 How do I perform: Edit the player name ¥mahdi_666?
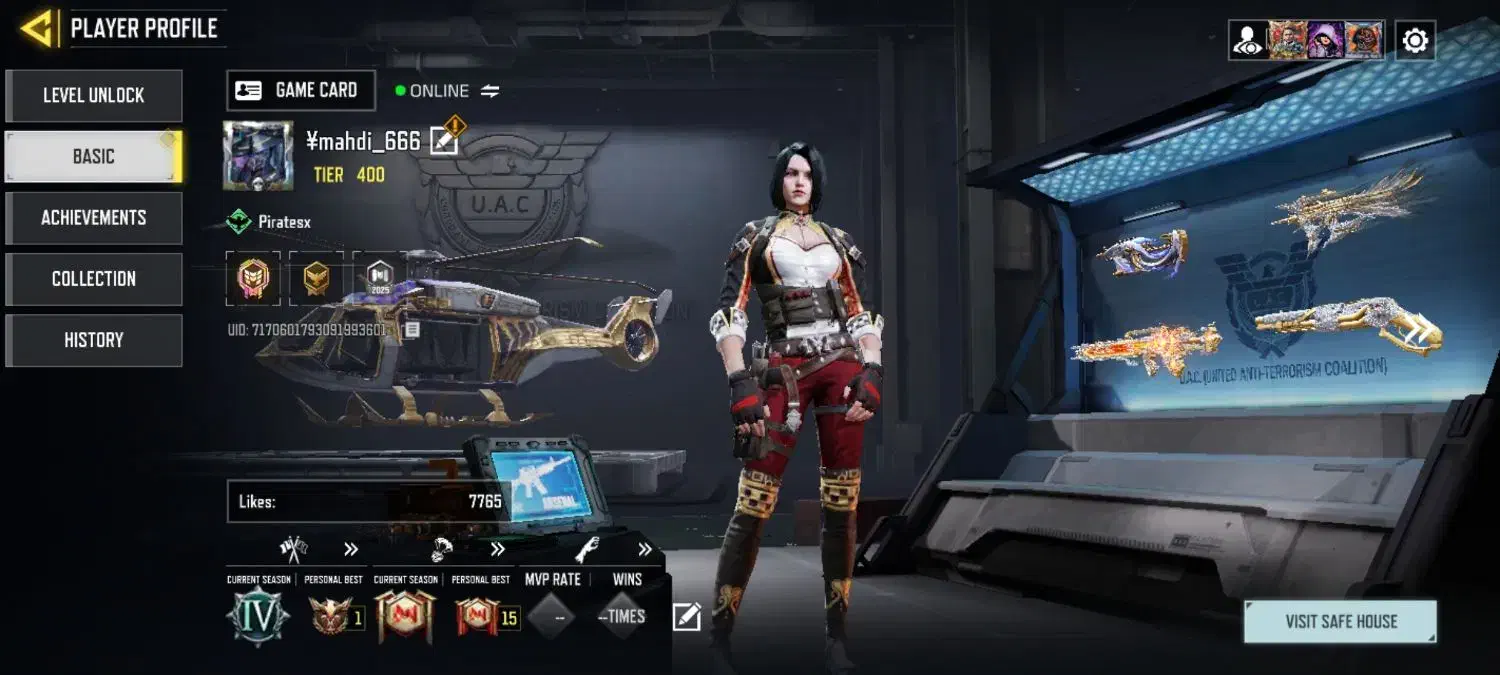coord(443,141)
